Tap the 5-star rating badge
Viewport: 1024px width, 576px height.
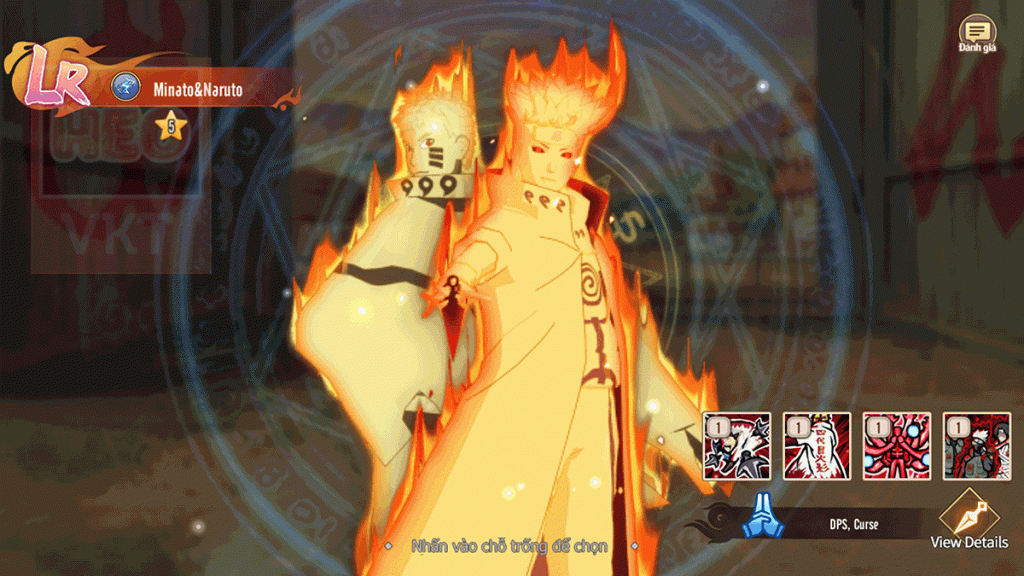(171, 127)
